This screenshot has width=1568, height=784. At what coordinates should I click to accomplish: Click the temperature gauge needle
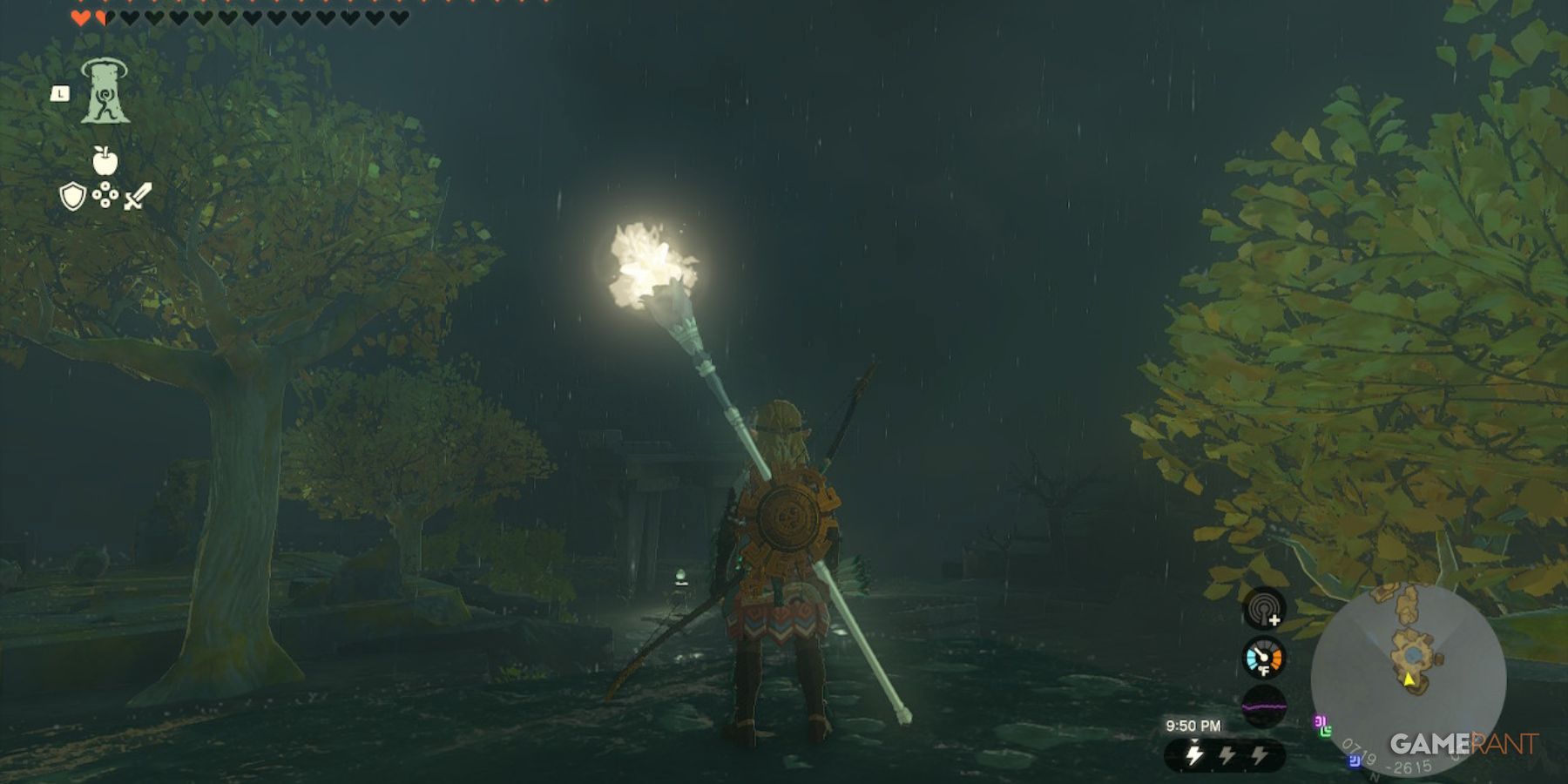coord(1260,654)
